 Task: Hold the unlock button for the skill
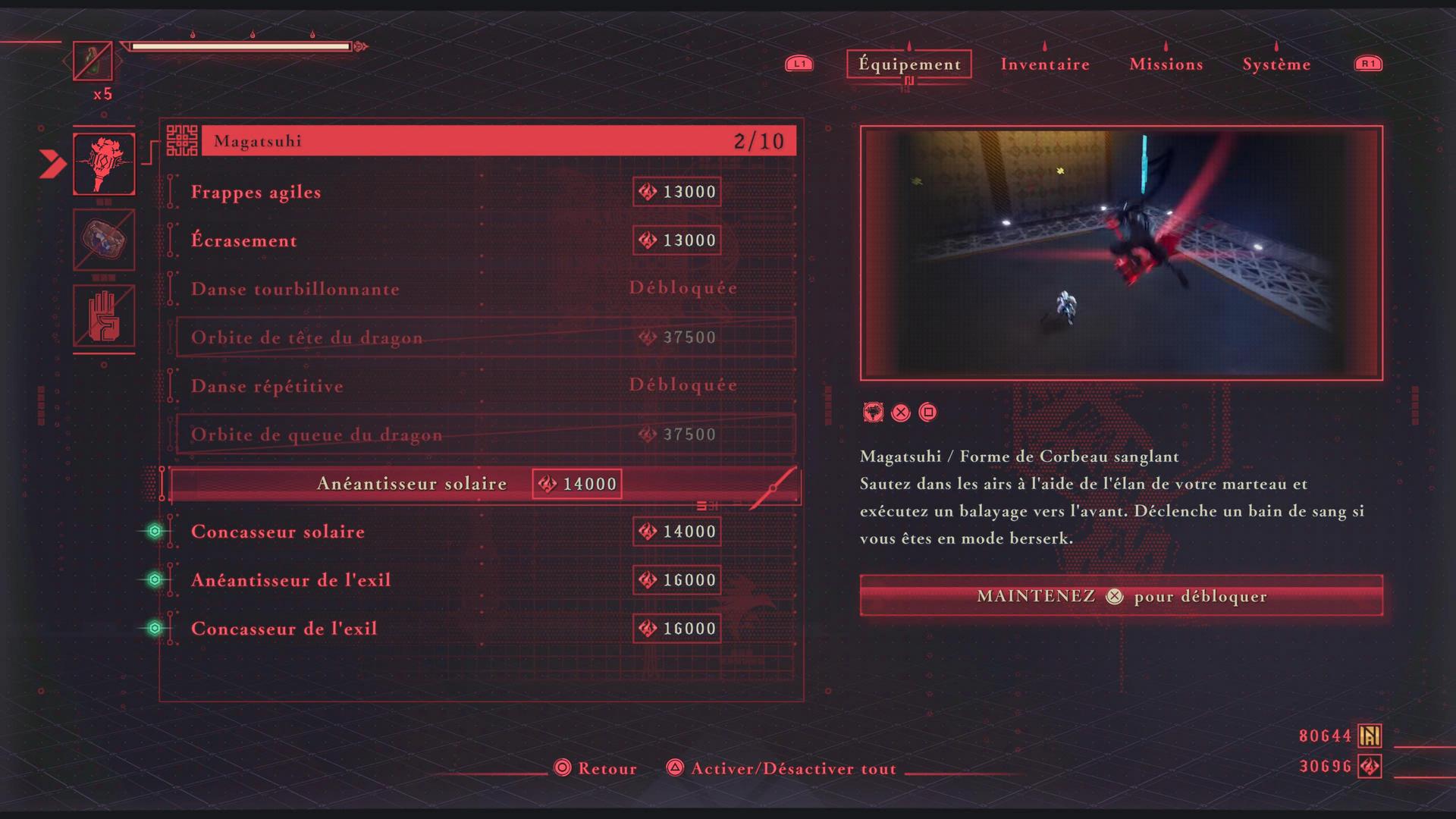pyautogui.click(x=1121, y=596)
